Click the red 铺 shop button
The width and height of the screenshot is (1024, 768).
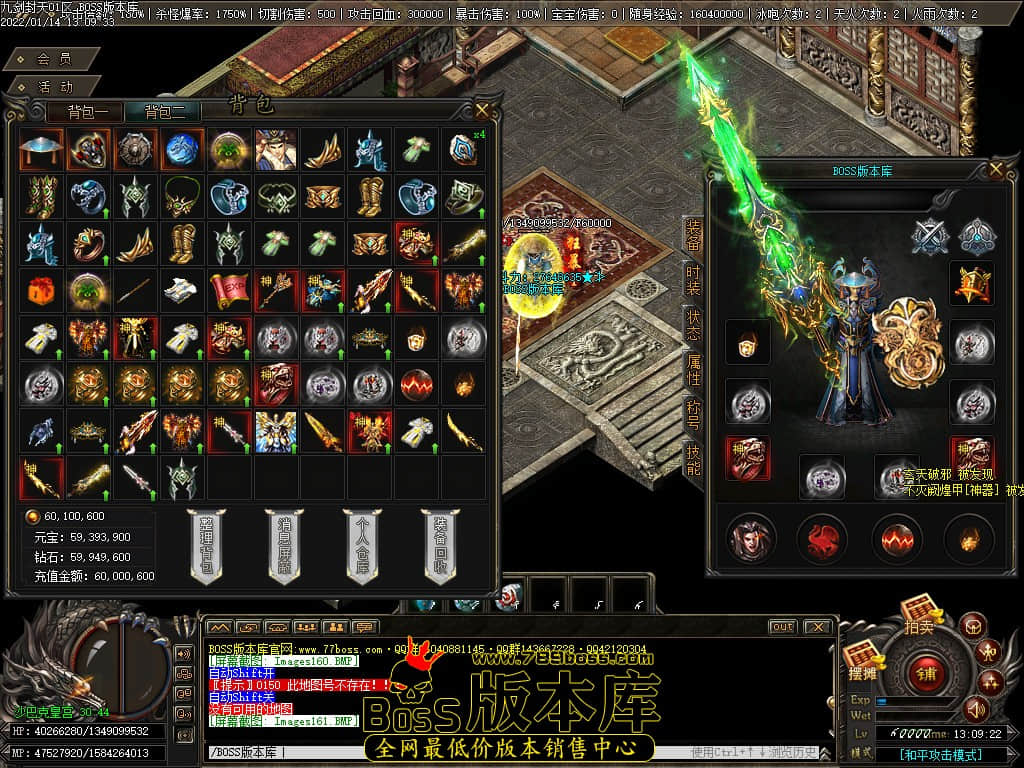[x=925, y=673]
